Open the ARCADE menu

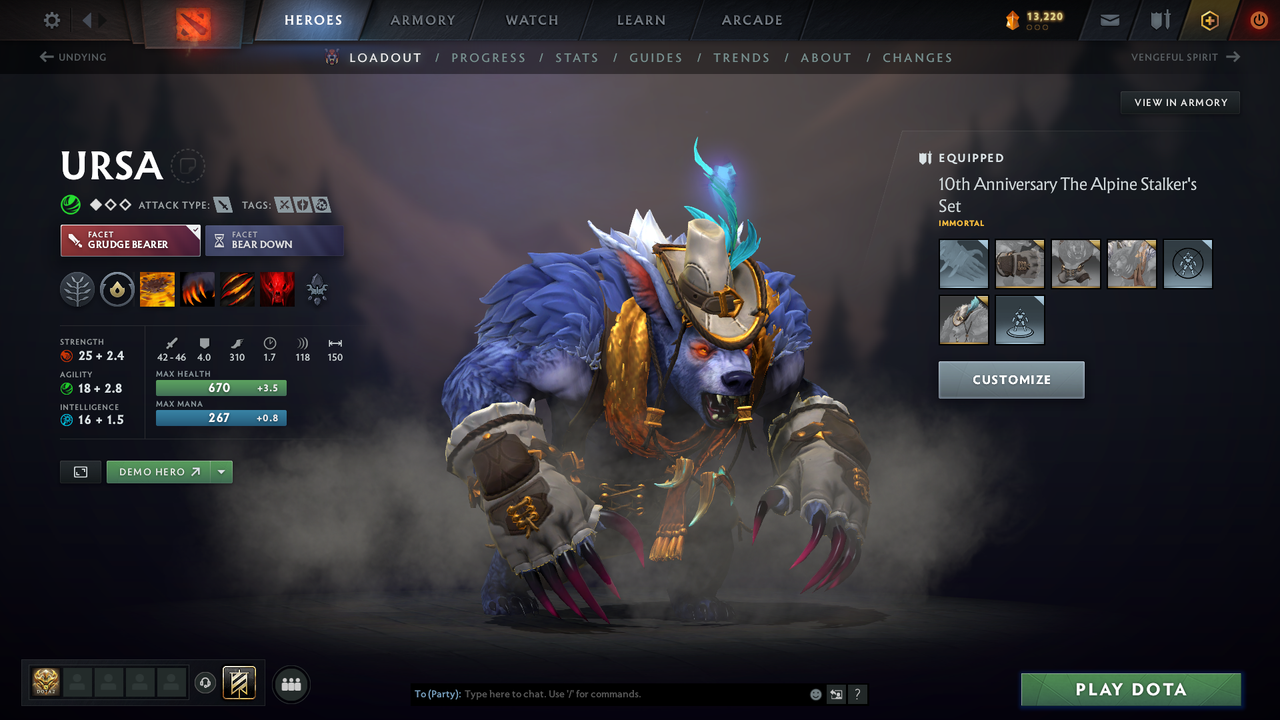(x=751, y=20)
